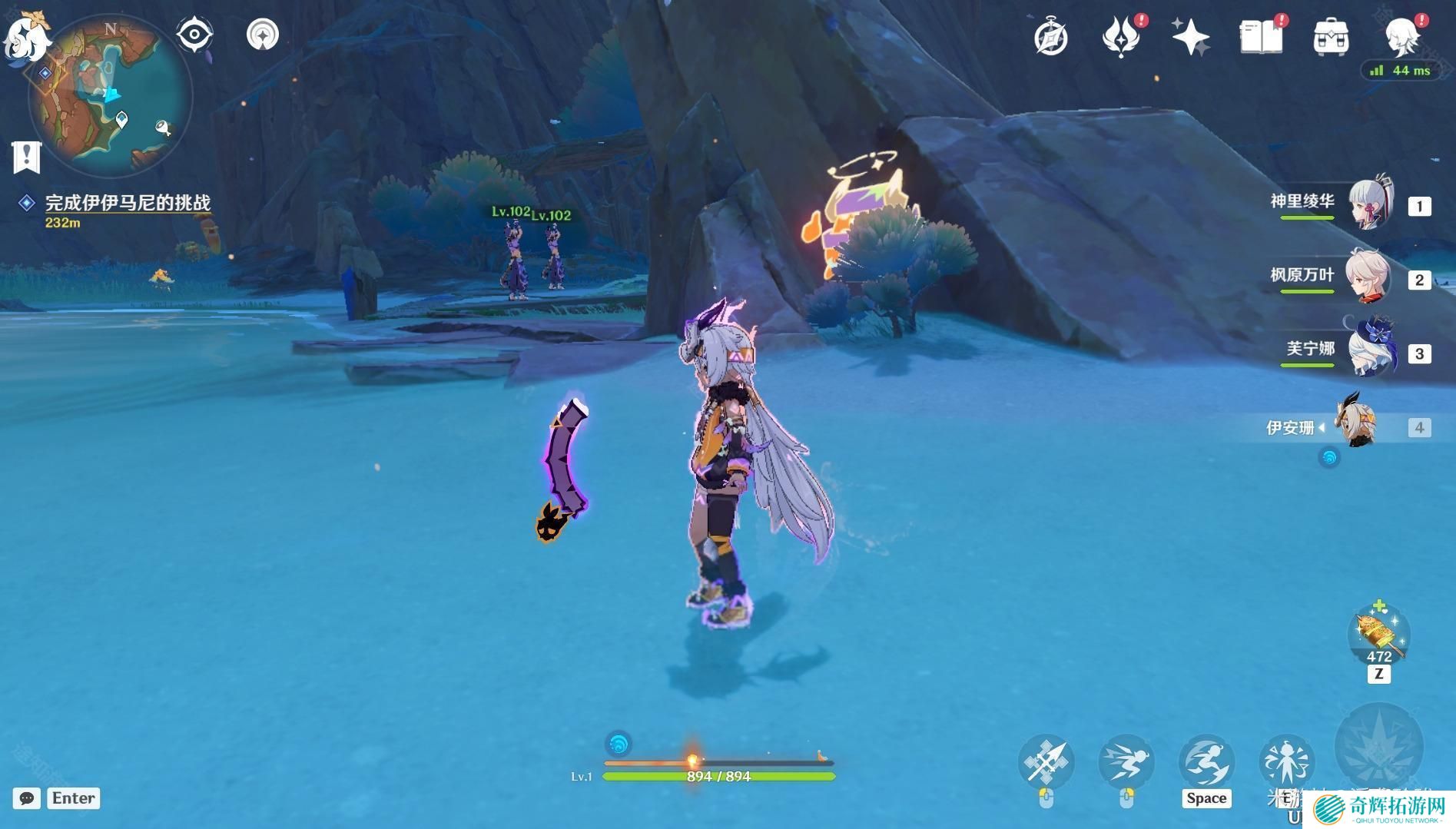Image resolution: width=1456 pixels, height=829 pixels.
Task: Select the 完成伊伊马尼的挑战 quest tracker
Action: click(127, 203)
